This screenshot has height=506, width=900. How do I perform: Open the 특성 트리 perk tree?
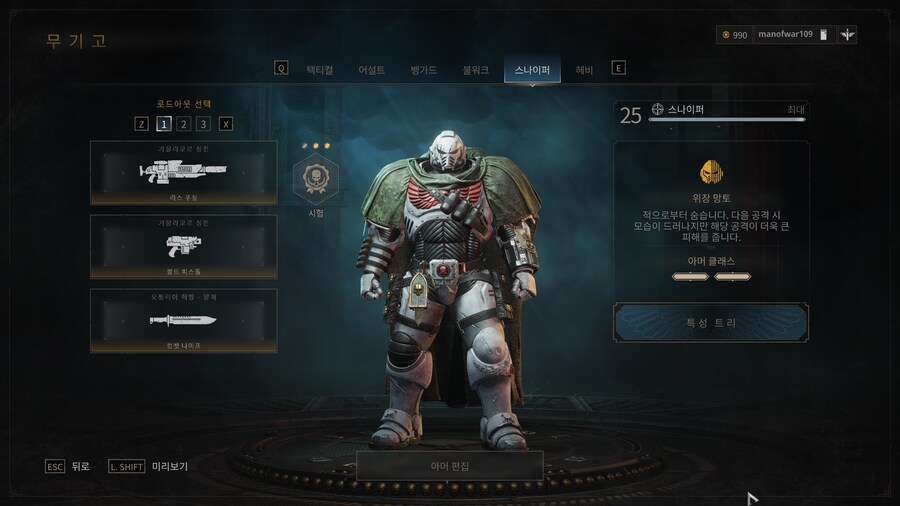coord(711,323)
